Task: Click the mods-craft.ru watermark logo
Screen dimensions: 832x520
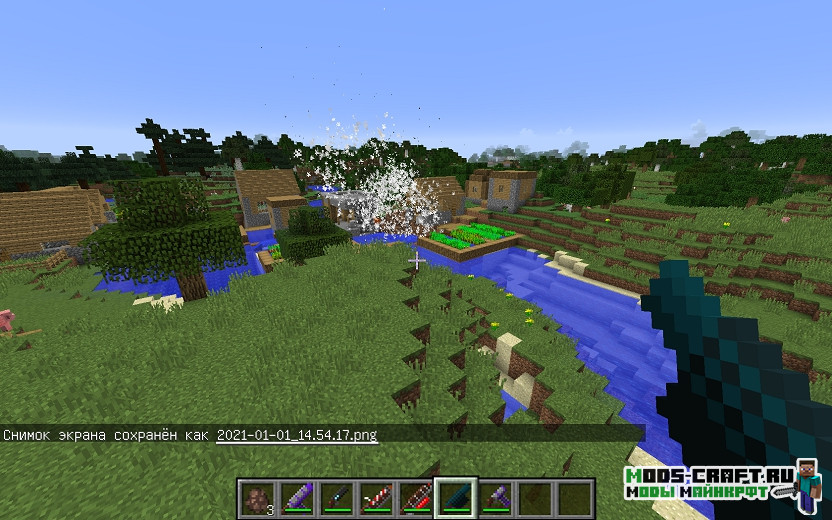Action: click(710, 482)
